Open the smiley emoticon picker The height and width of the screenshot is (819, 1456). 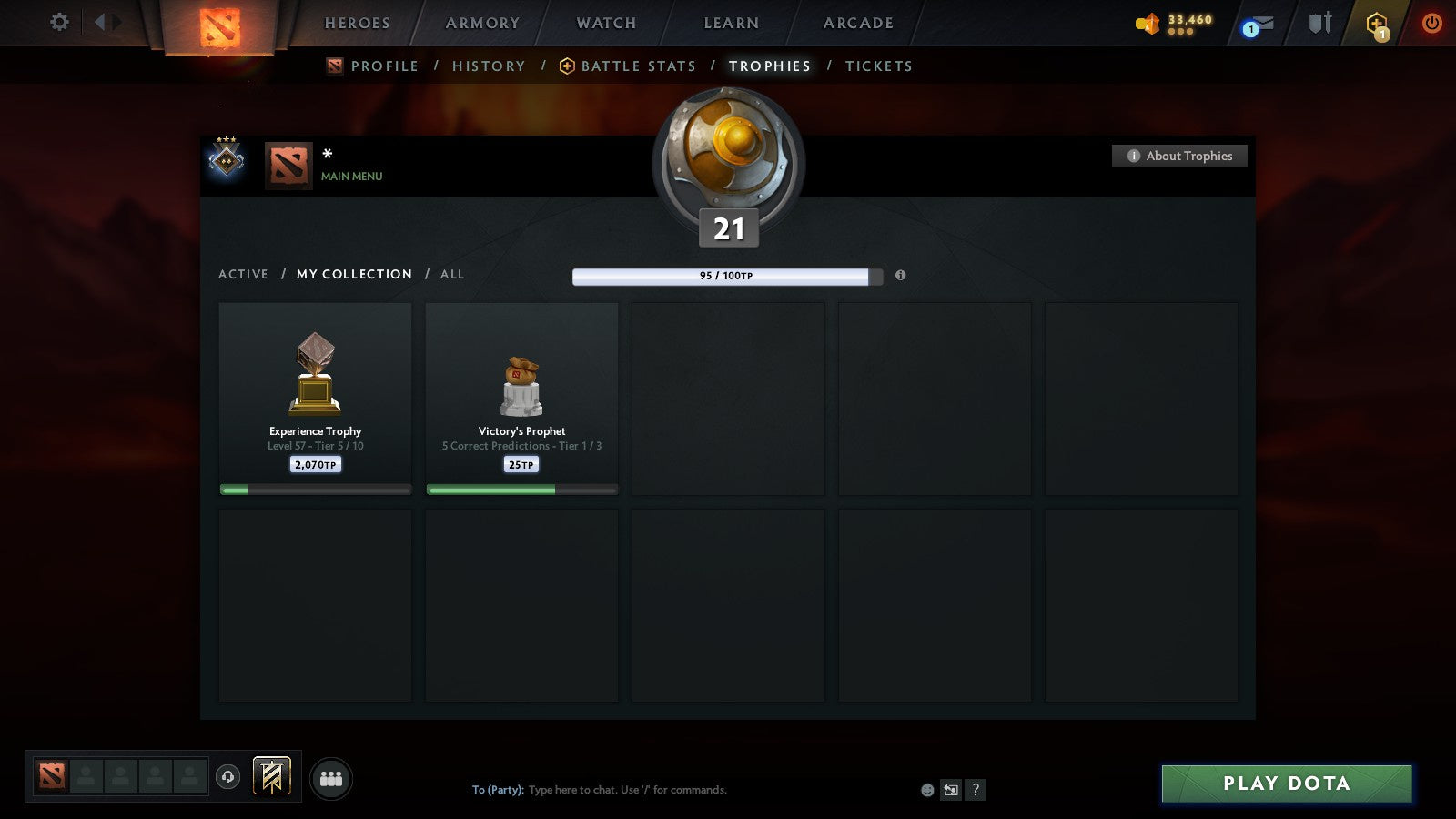[x=927, y=791]
